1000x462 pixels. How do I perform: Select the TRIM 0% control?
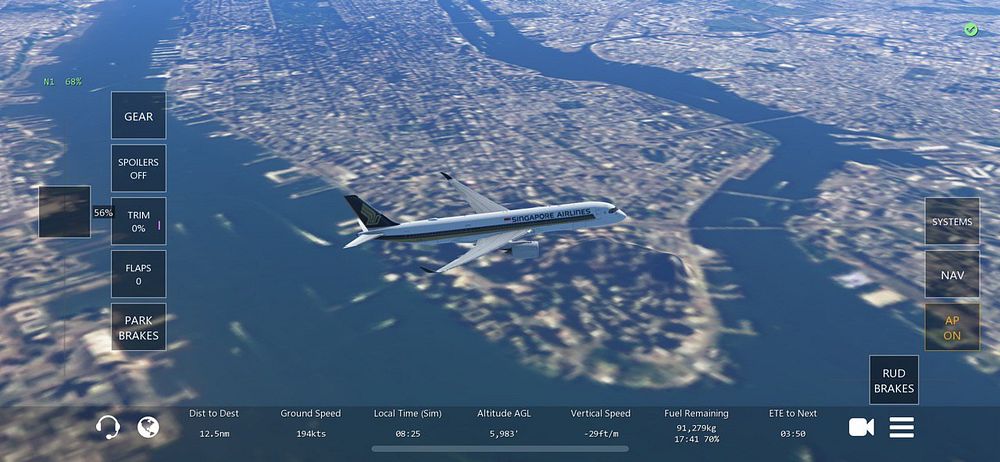[138, 221]
